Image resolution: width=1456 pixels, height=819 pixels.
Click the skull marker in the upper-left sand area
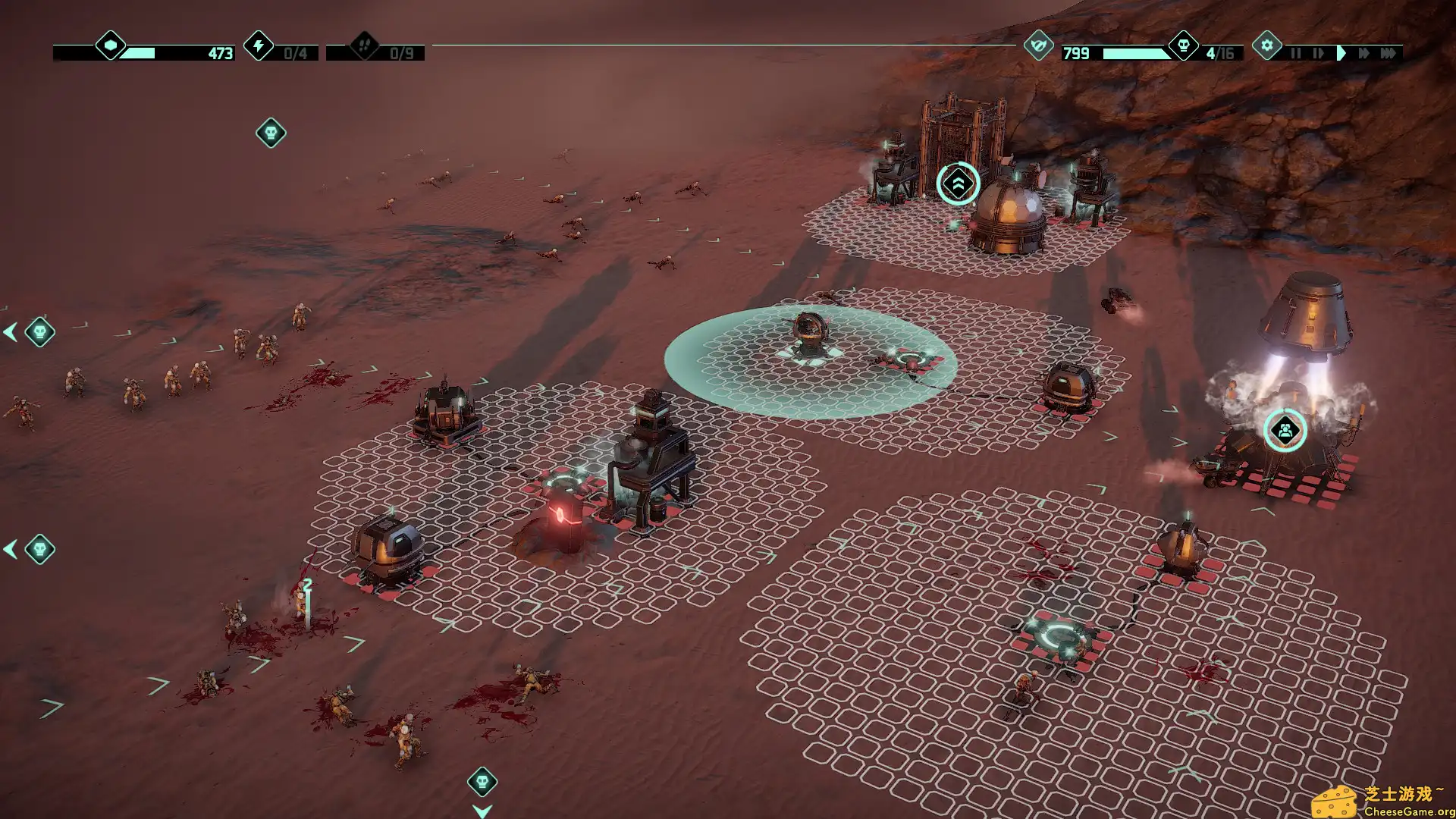[x=269, y=131]
